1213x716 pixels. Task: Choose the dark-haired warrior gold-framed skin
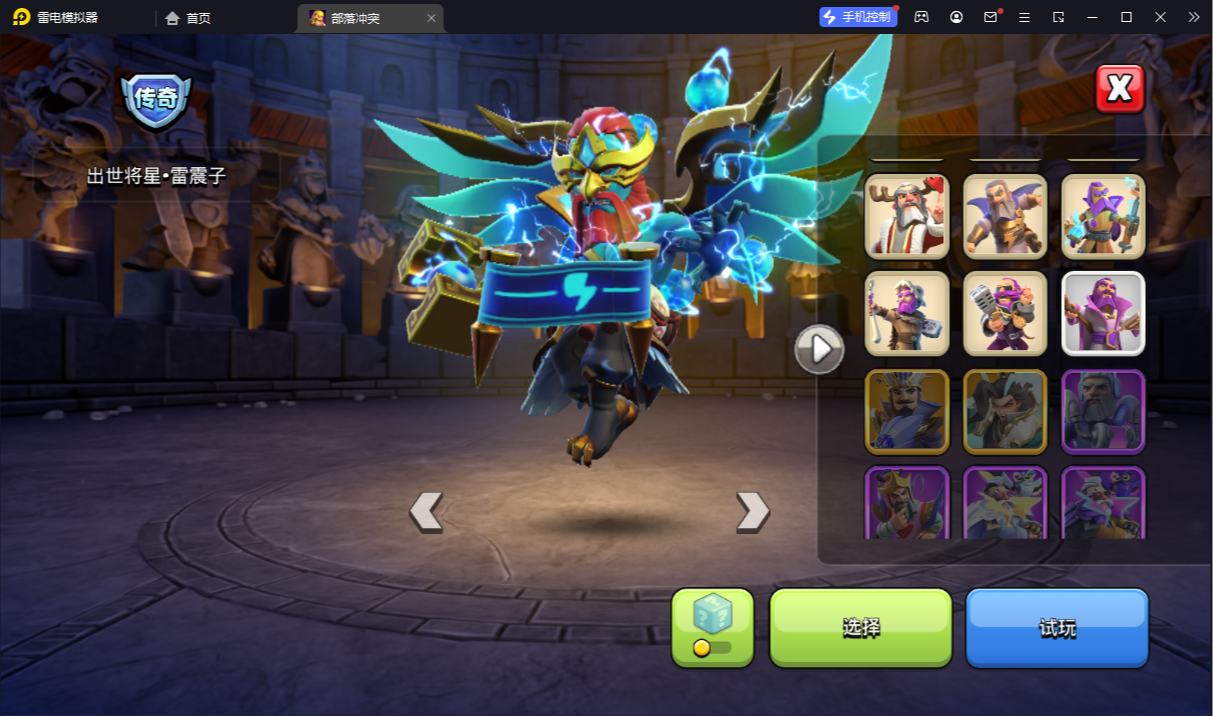(1004, 411)
